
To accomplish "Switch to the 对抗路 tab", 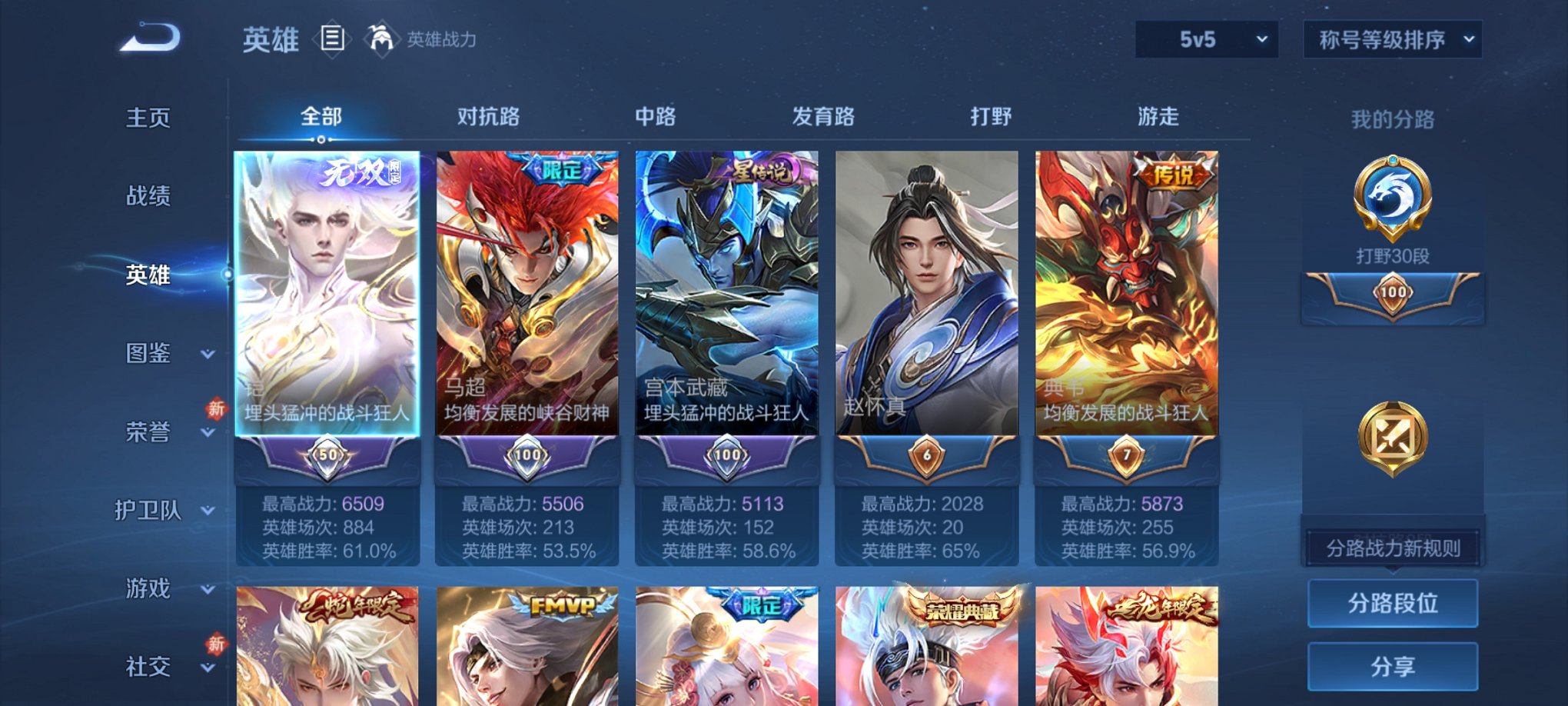I will click(490, 117).
